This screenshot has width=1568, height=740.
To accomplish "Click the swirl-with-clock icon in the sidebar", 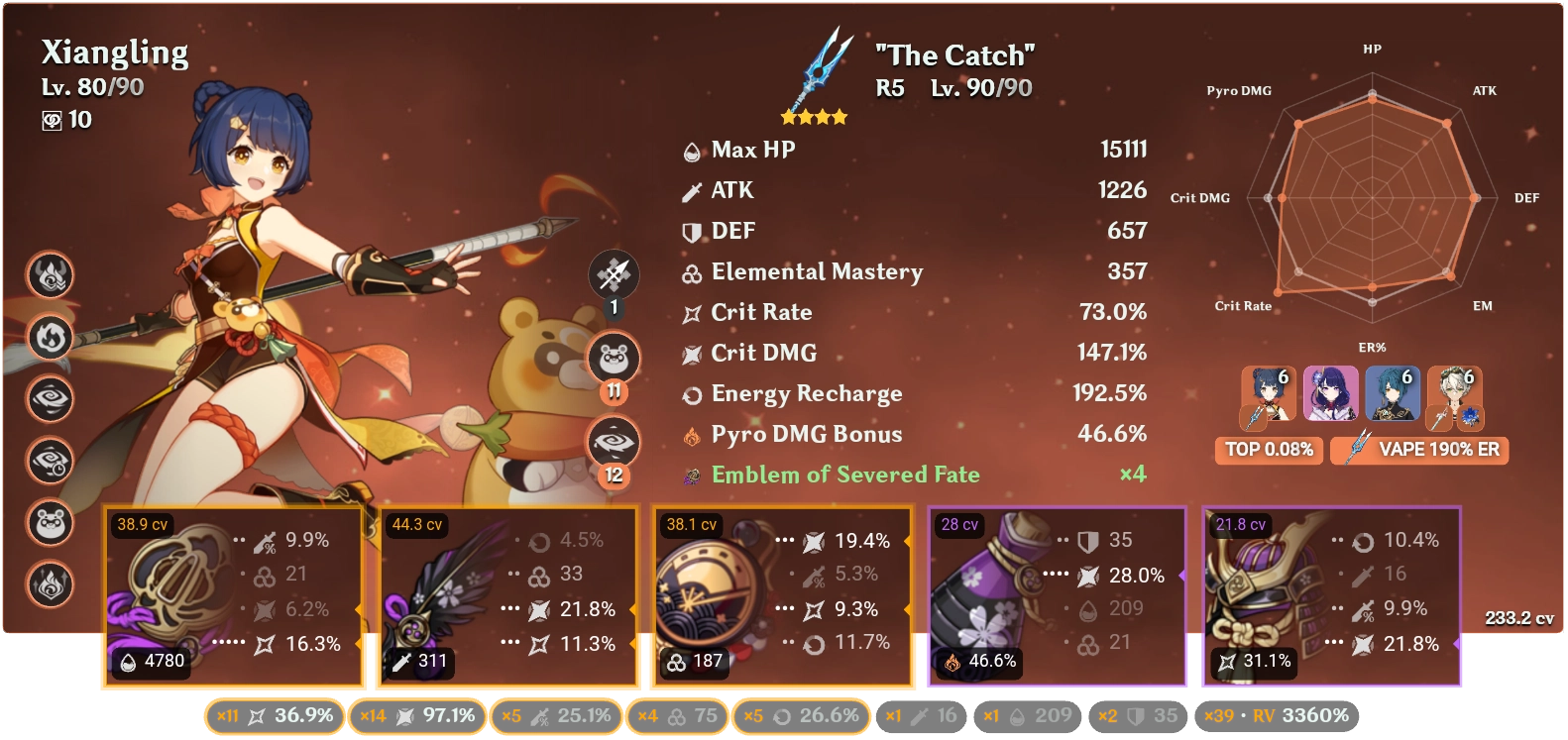I will click(50, 461).
